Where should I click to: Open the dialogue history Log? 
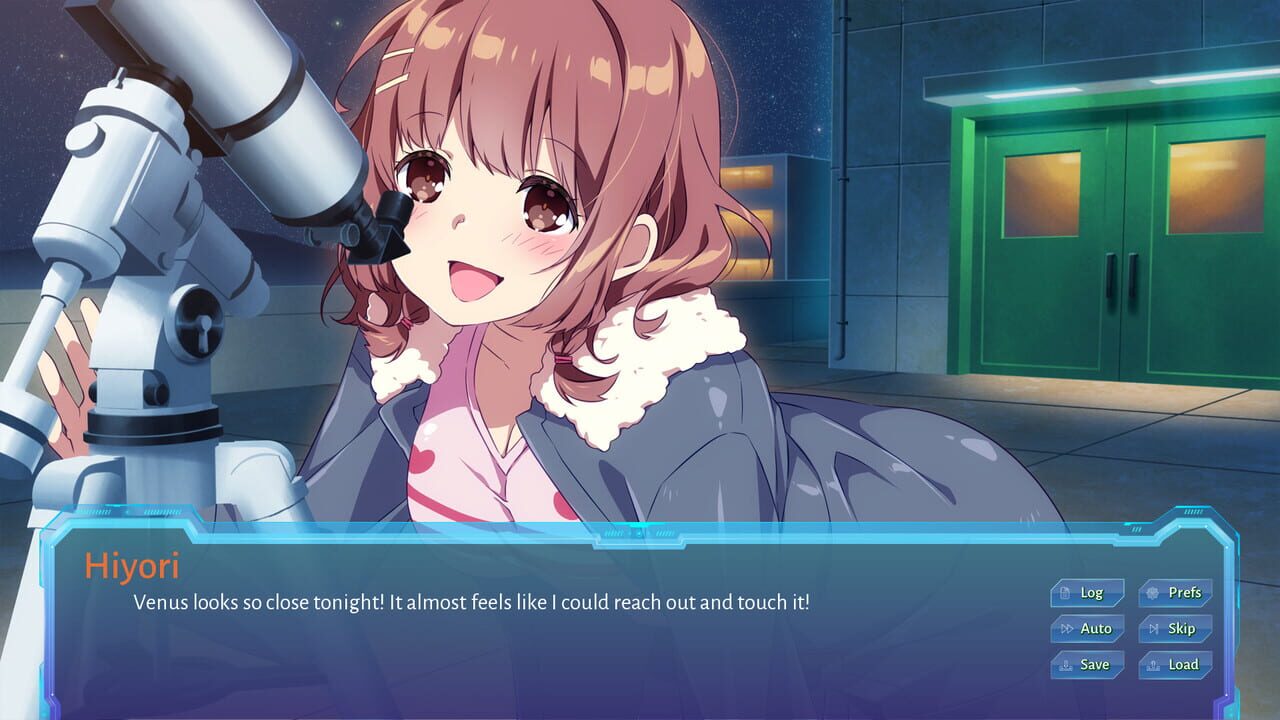pos(1087,593)
